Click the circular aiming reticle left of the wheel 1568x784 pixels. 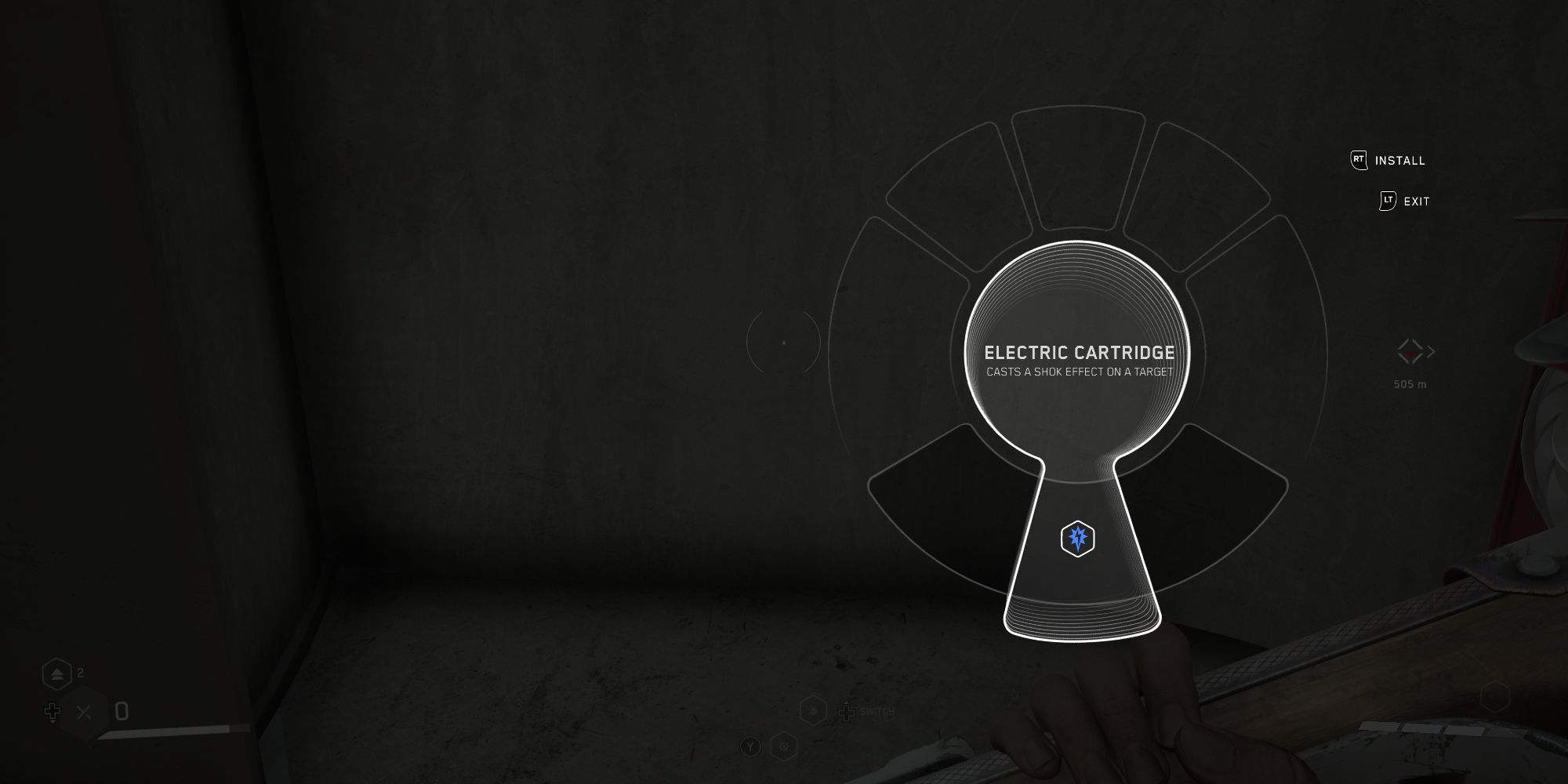(784, 343)
